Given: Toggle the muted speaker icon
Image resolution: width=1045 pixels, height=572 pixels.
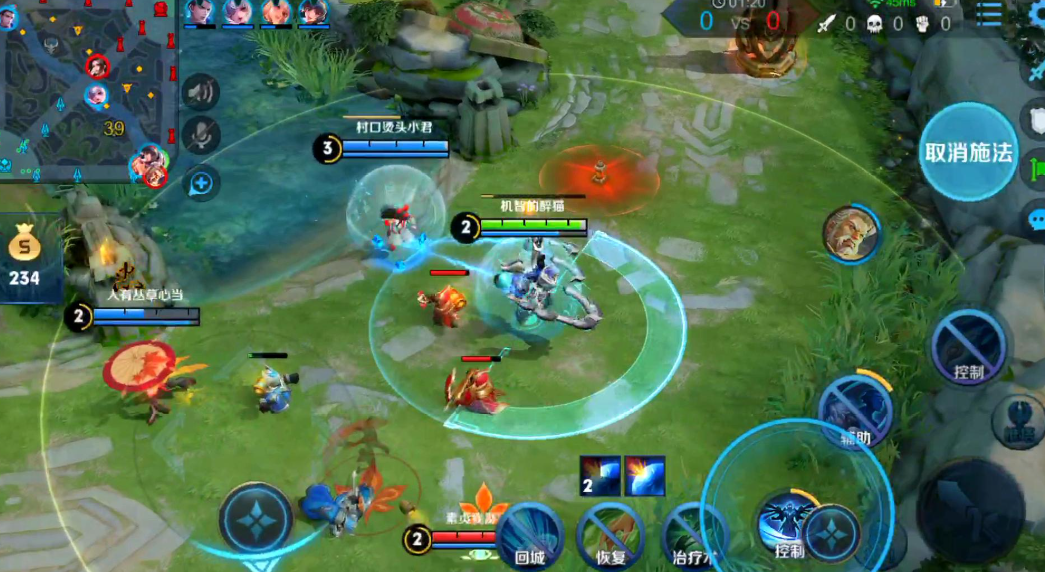Looking at the screenshot, I should tap(201, 93).
